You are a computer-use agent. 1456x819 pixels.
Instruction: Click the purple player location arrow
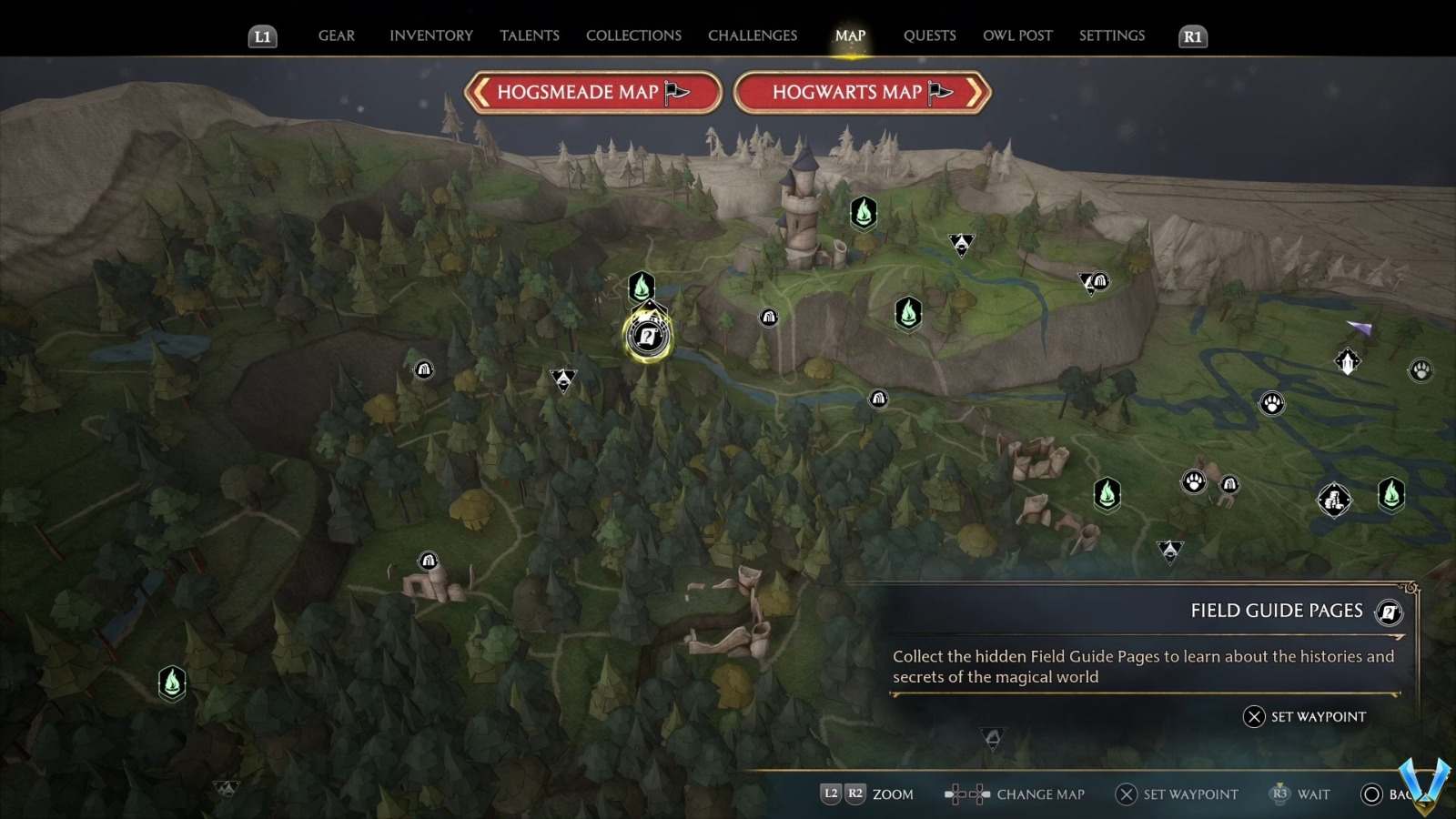pyautogui.click(x=1359, y=329)
